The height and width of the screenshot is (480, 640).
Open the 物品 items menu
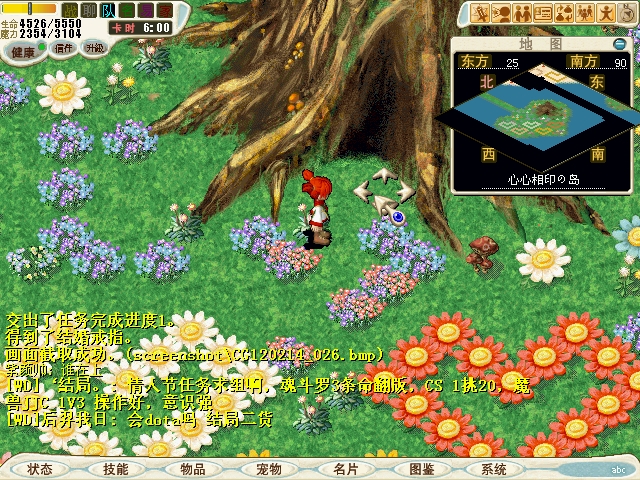click(193, 468)
